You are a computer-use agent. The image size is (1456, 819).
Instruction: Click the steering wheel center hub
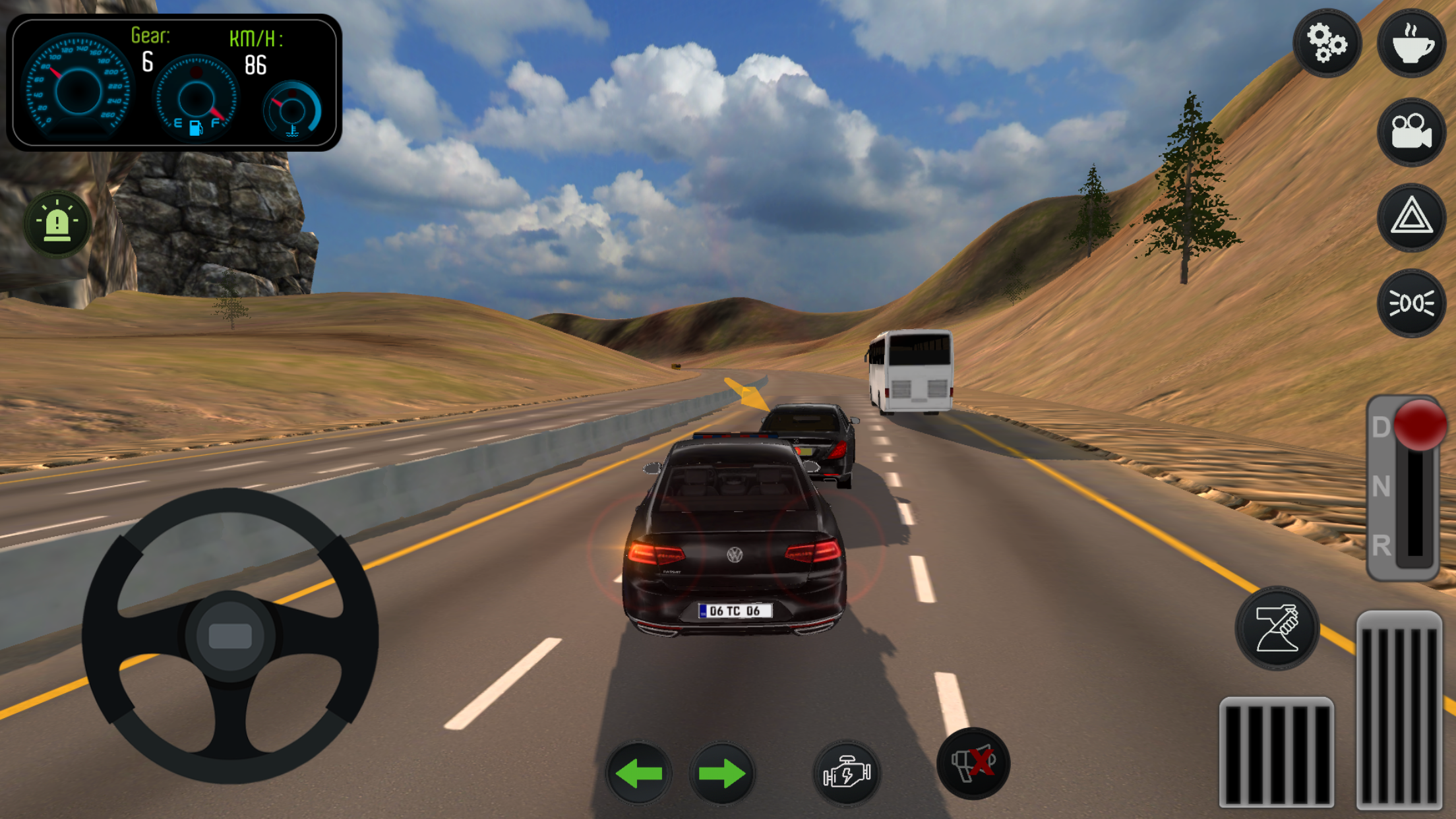229,636
